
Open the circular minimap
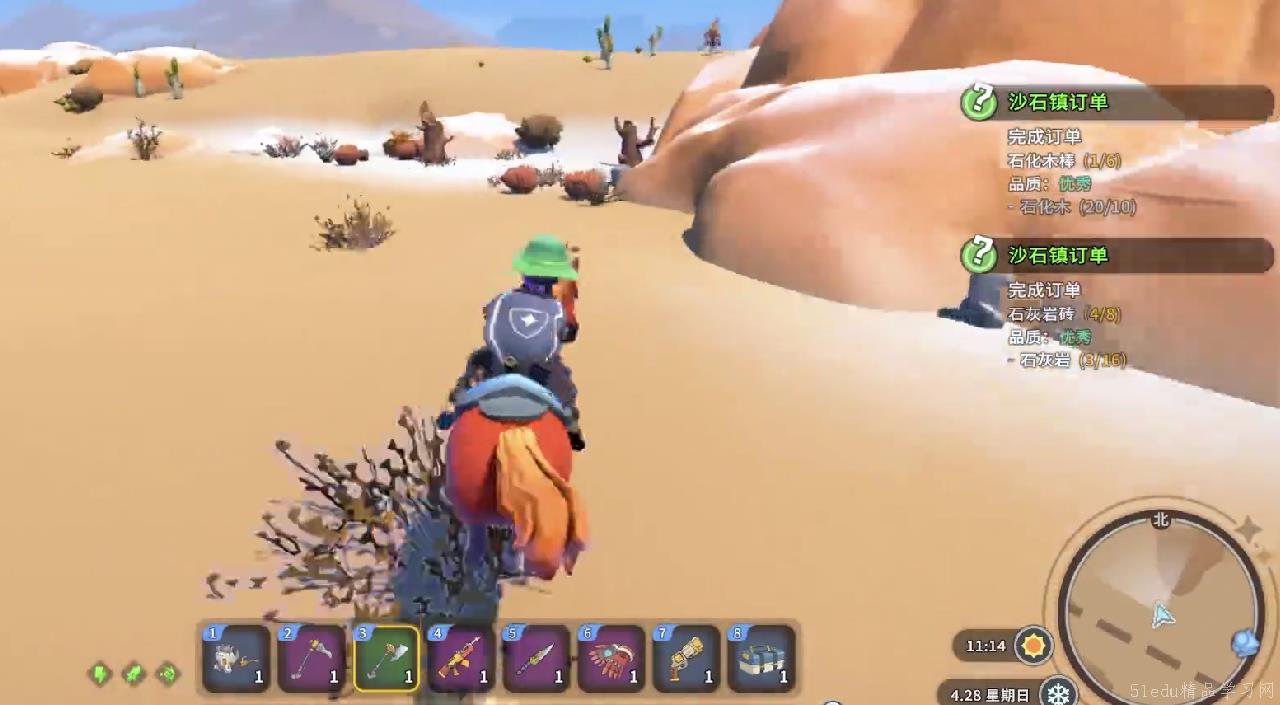pos(1160,608)
